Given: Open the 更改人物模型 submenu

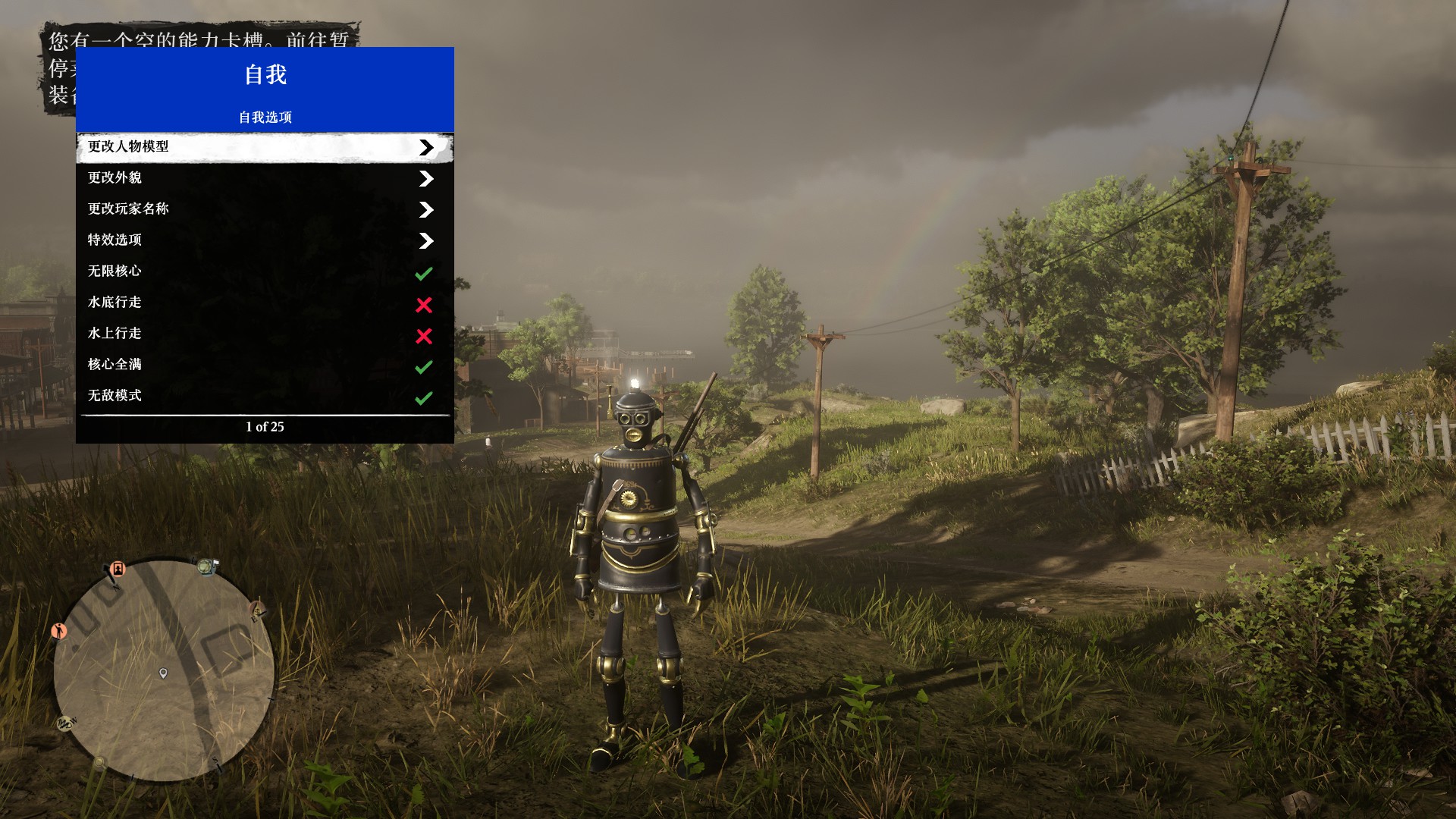Looking at the screenshot, I should coord(265,147).
